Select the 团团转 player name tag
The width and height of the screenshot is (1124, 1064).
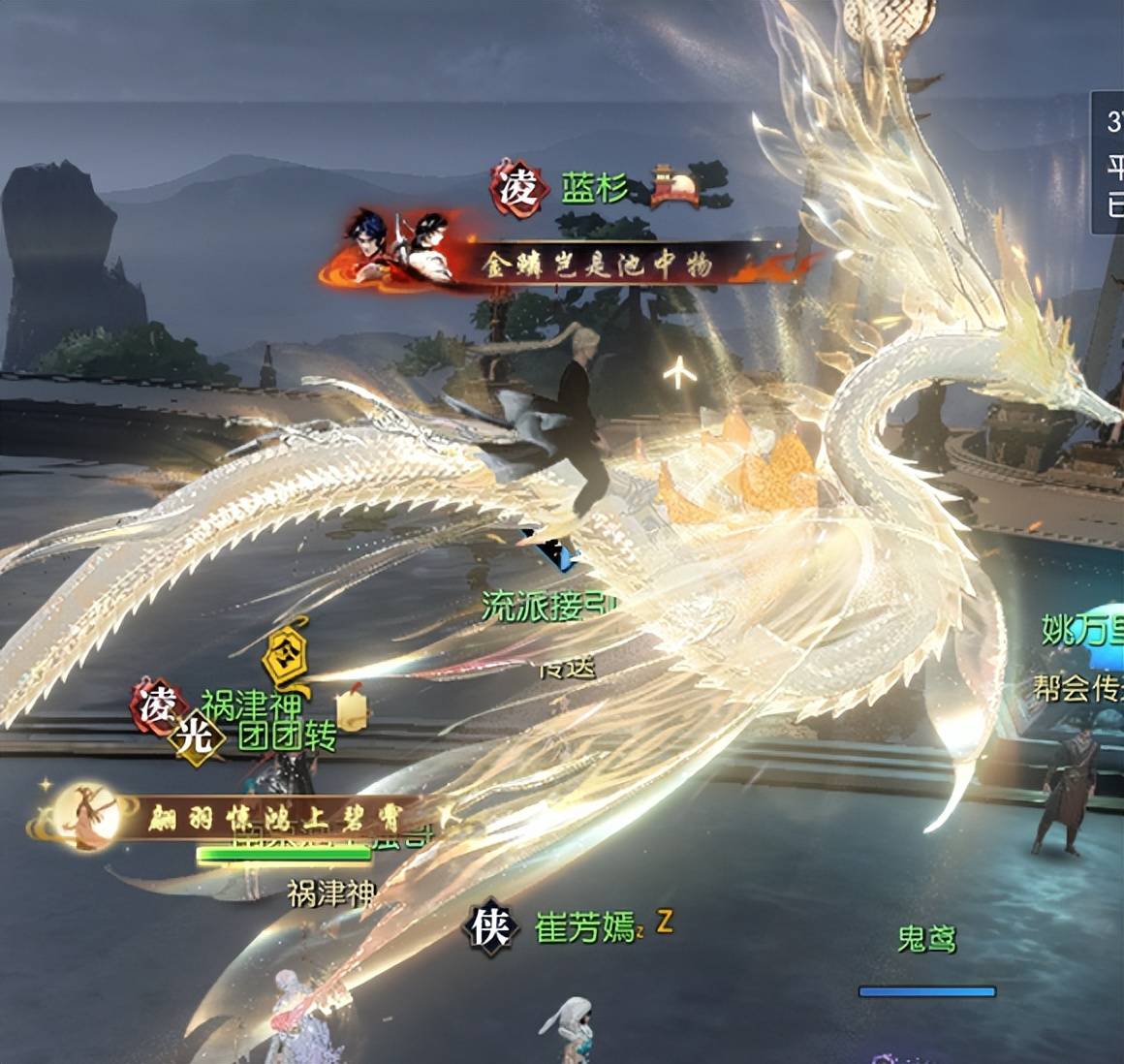(x=287, y=736)
